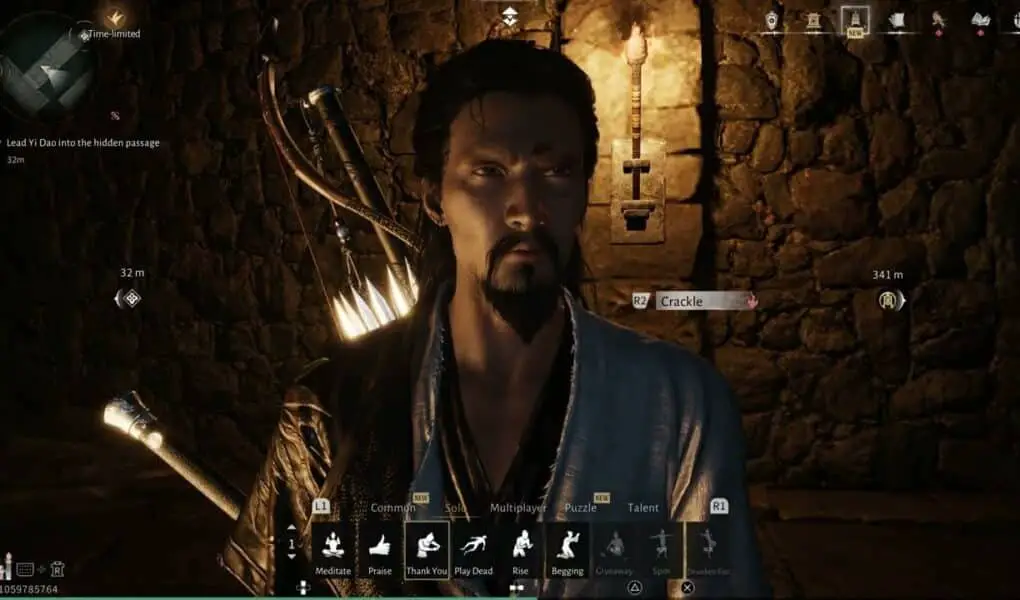The width and height of the screenshot is (1020, 600).
Task: Open the Puzzle emote tab
Action: point(580,508)
